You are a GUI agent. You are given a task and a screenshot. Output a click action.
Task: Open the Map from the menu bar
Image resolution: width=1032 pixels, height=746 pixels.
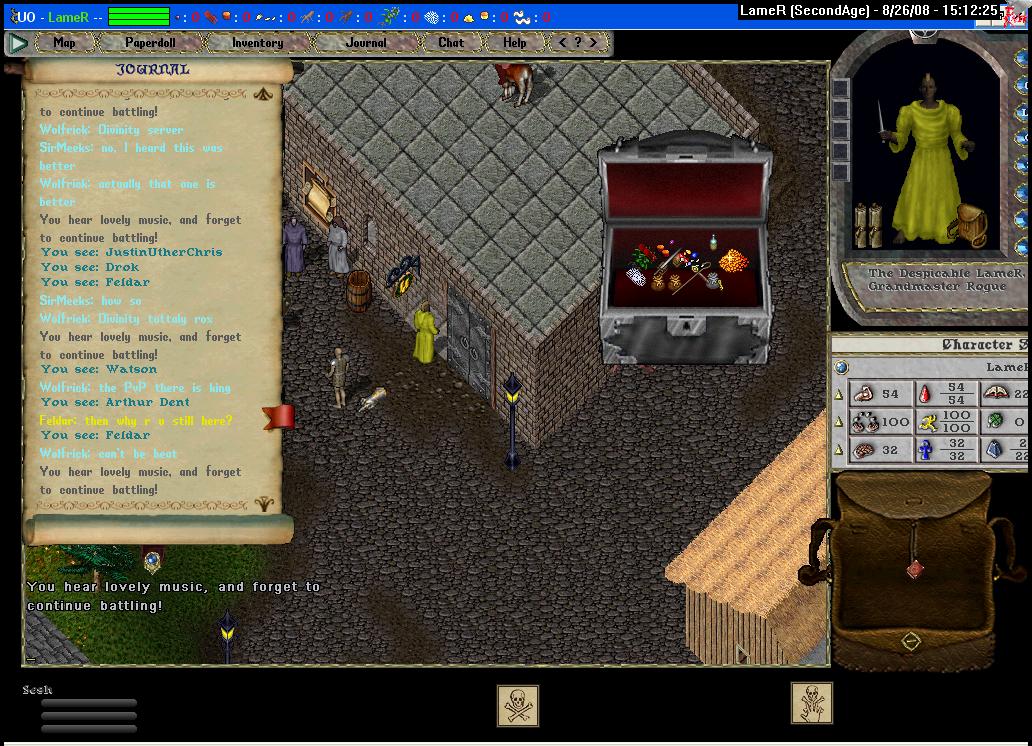pyautogui.click(x=64, y=43)
